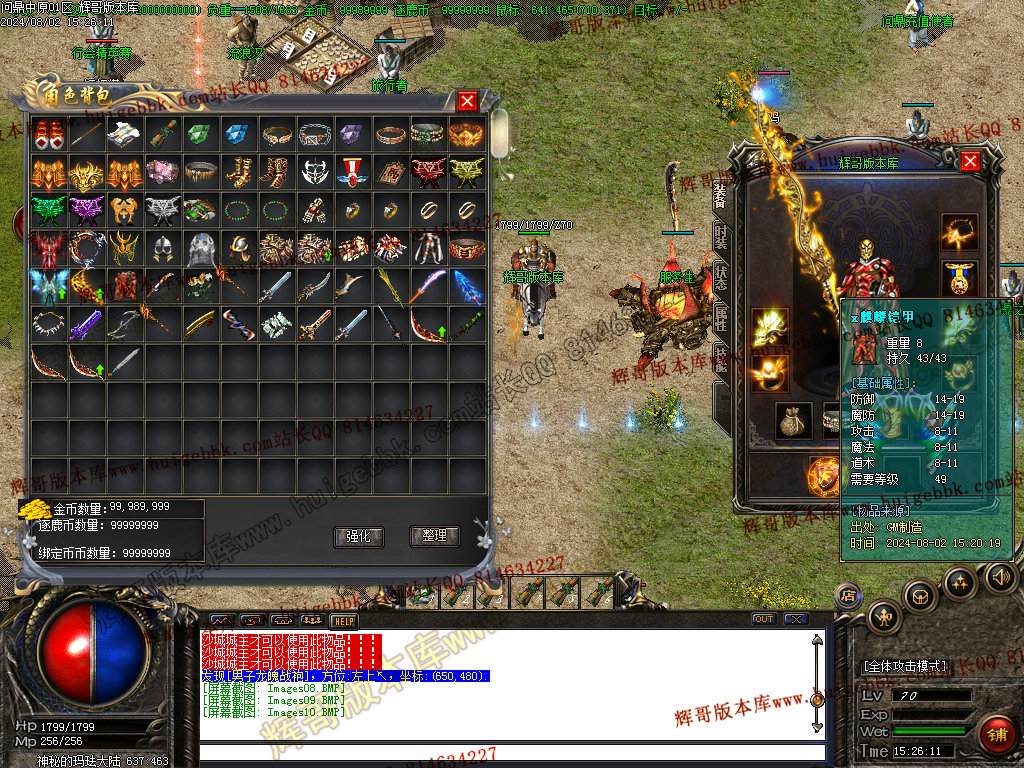
Task: Click the 整理 sort inventory button
Action: click(x=434, y=537)
